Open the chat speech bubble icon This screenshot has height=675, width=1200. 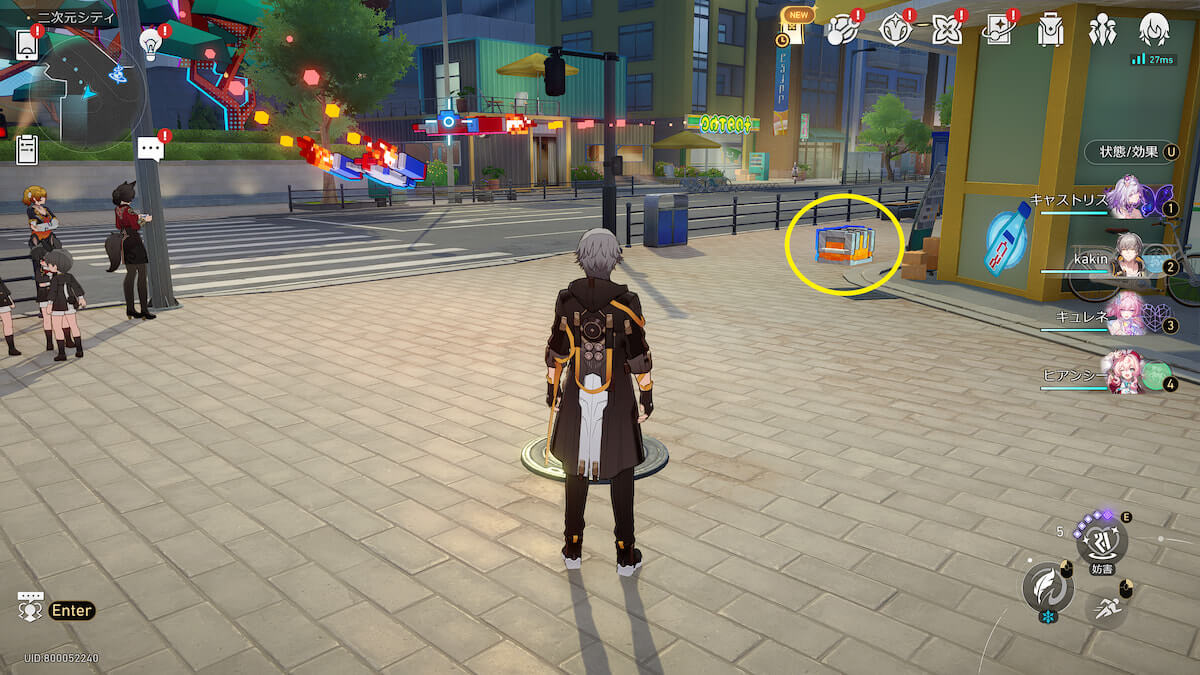[x=151, y=150]
